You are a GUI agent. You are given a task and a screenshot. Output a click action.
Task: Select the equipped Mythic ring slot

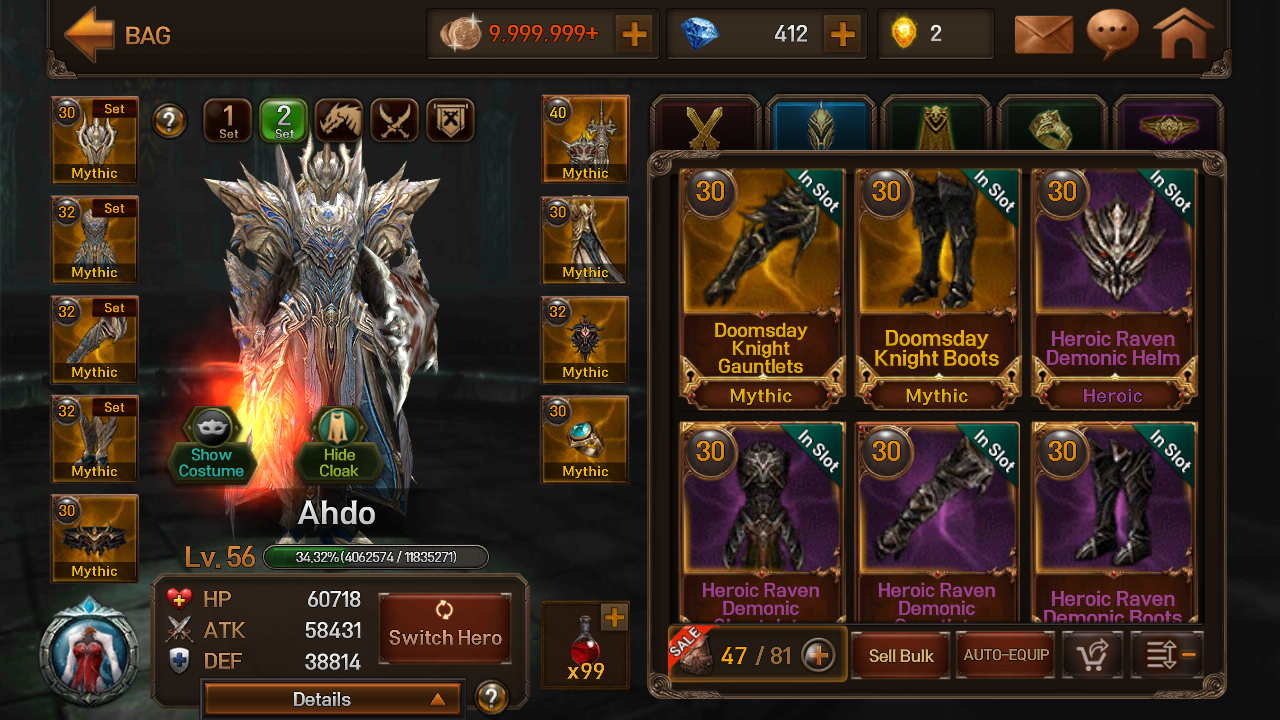[x=585, y=439]
